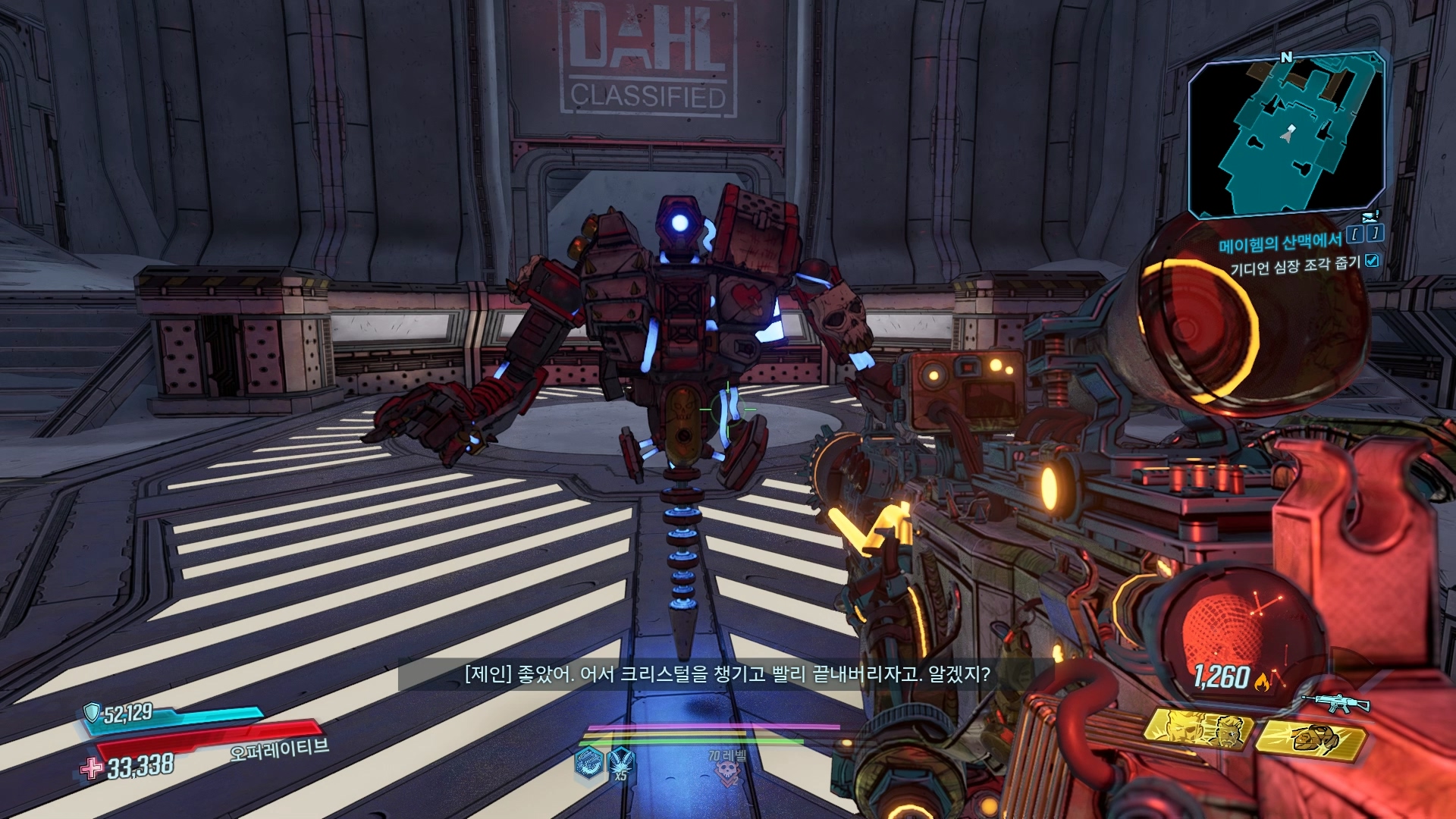Inspect the x5 stacked buff icon

click(621, 762)
